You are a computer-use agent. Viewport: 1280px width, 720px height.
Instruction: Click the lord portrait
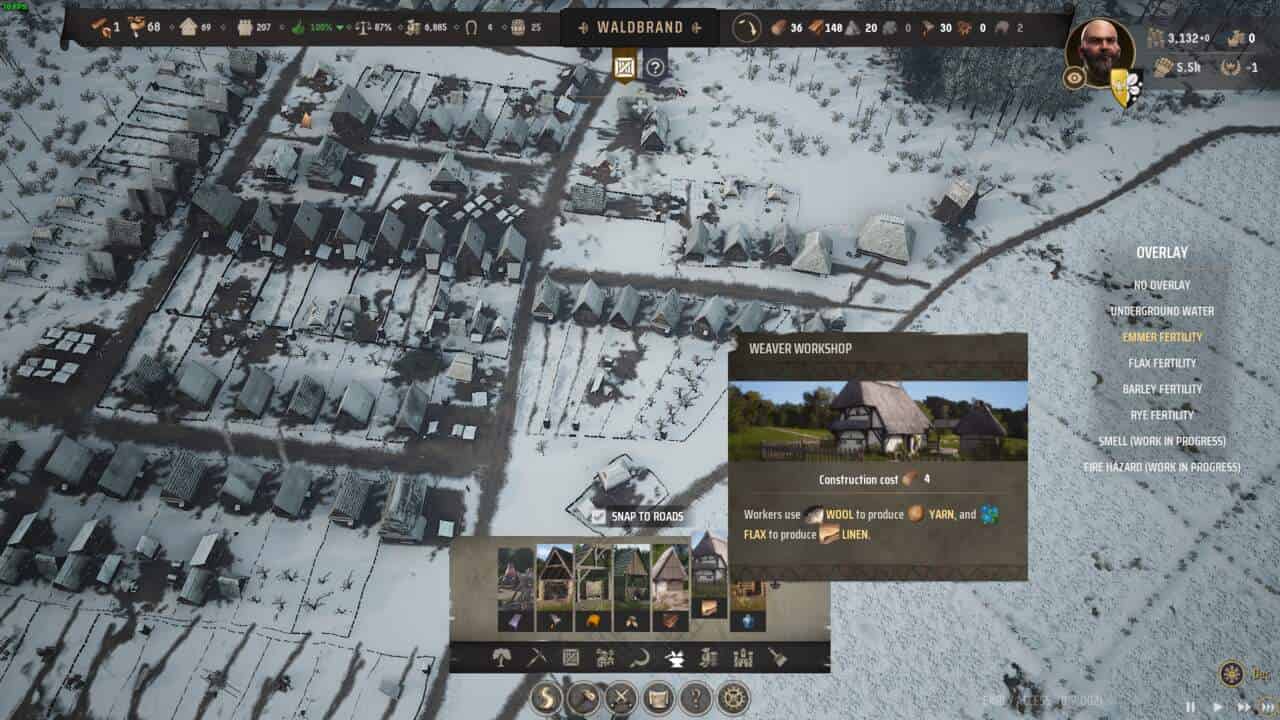(1100, 50)
